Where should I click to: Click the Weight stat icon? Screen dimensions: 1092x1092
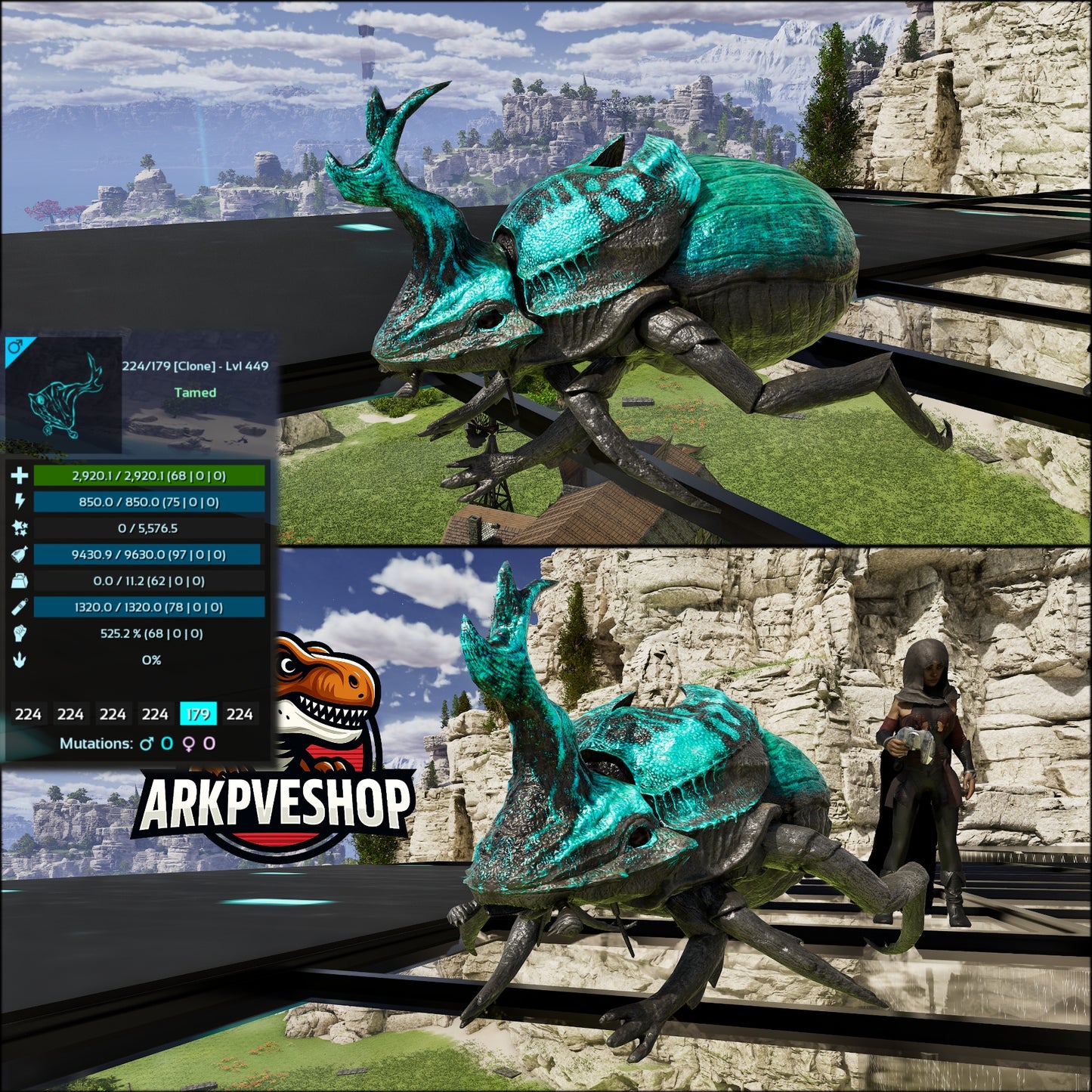pos(20,581)
